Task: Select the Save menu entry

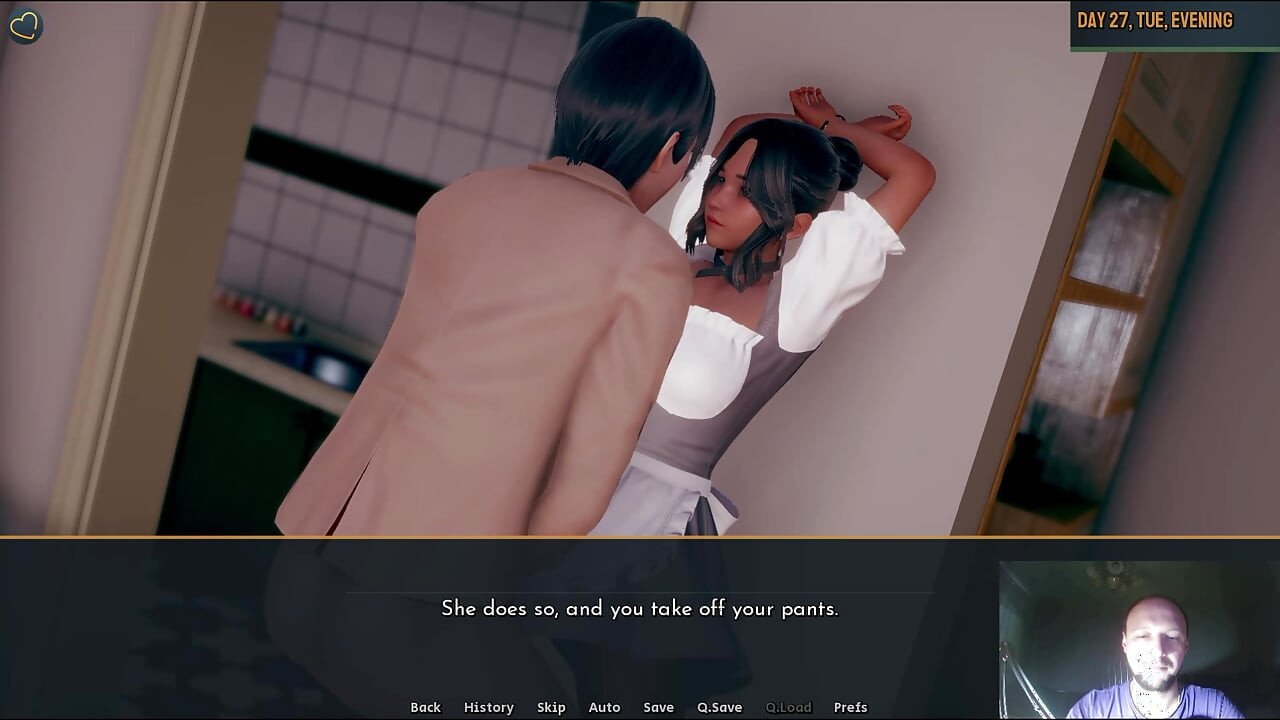Action: [659, 707]
